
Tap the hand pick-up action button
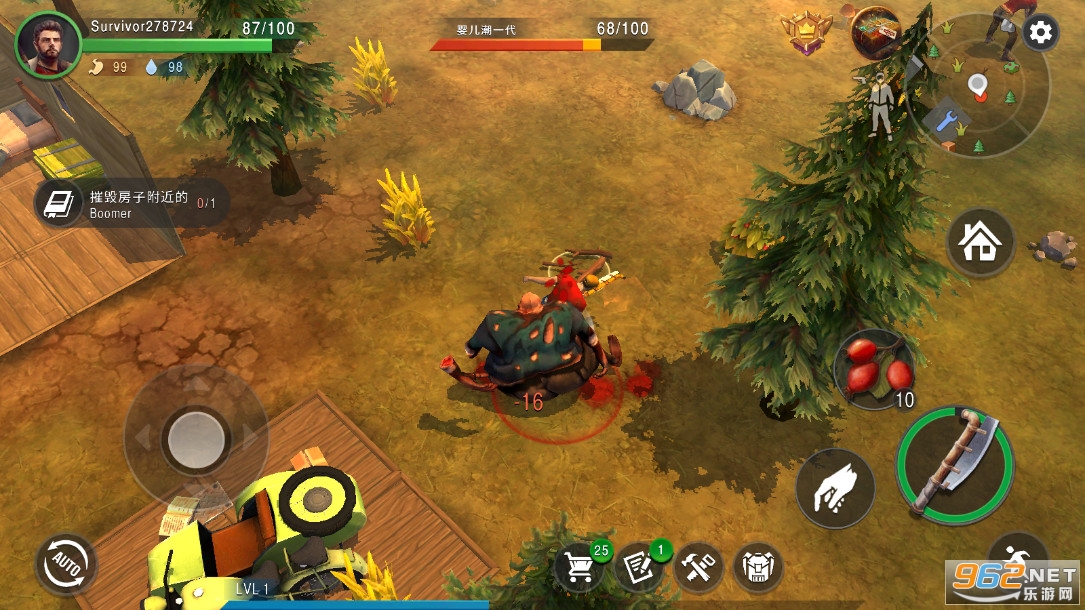(835, 488)
